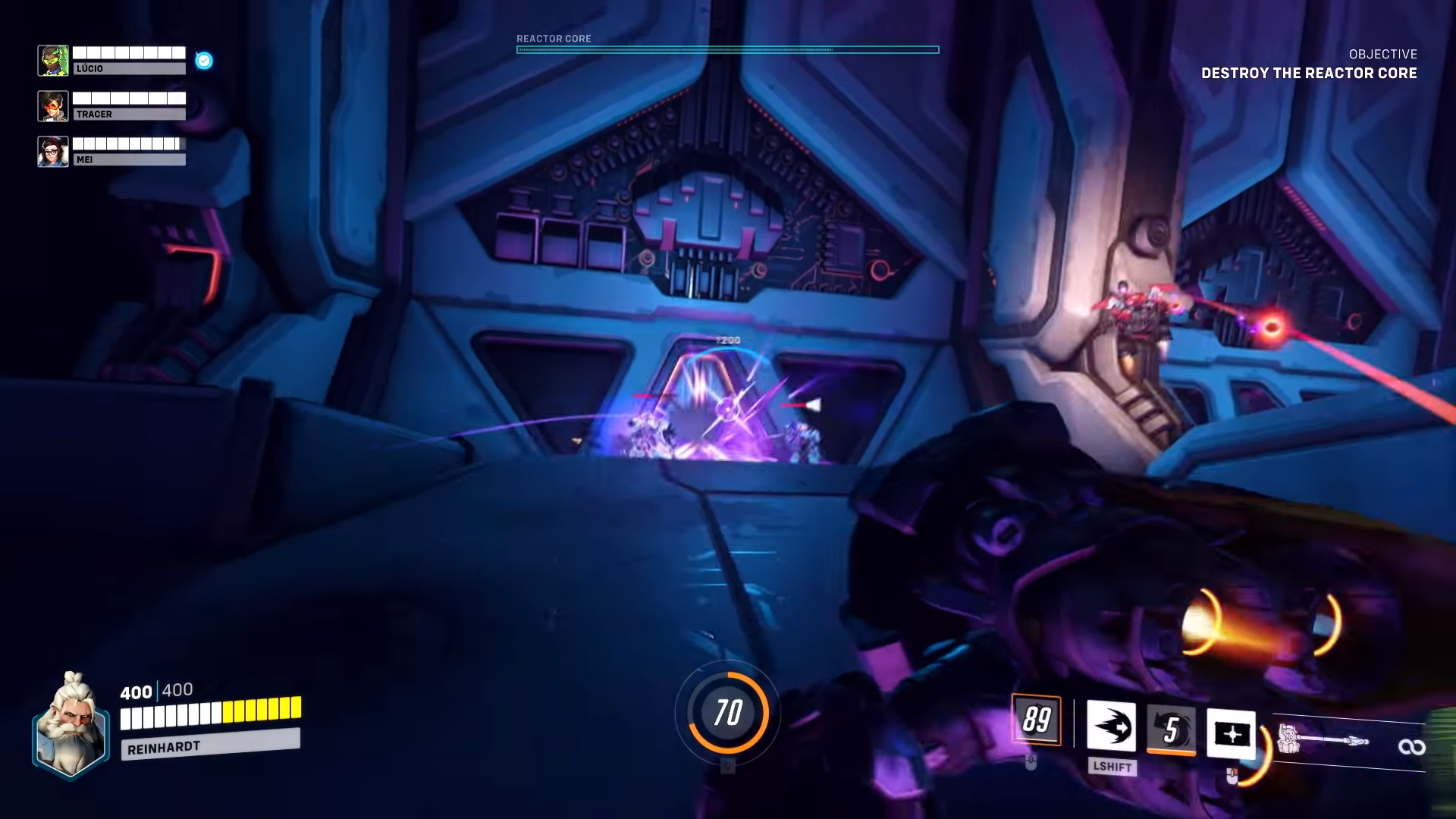Click Mei's teammate portrait

coord(53,152)
